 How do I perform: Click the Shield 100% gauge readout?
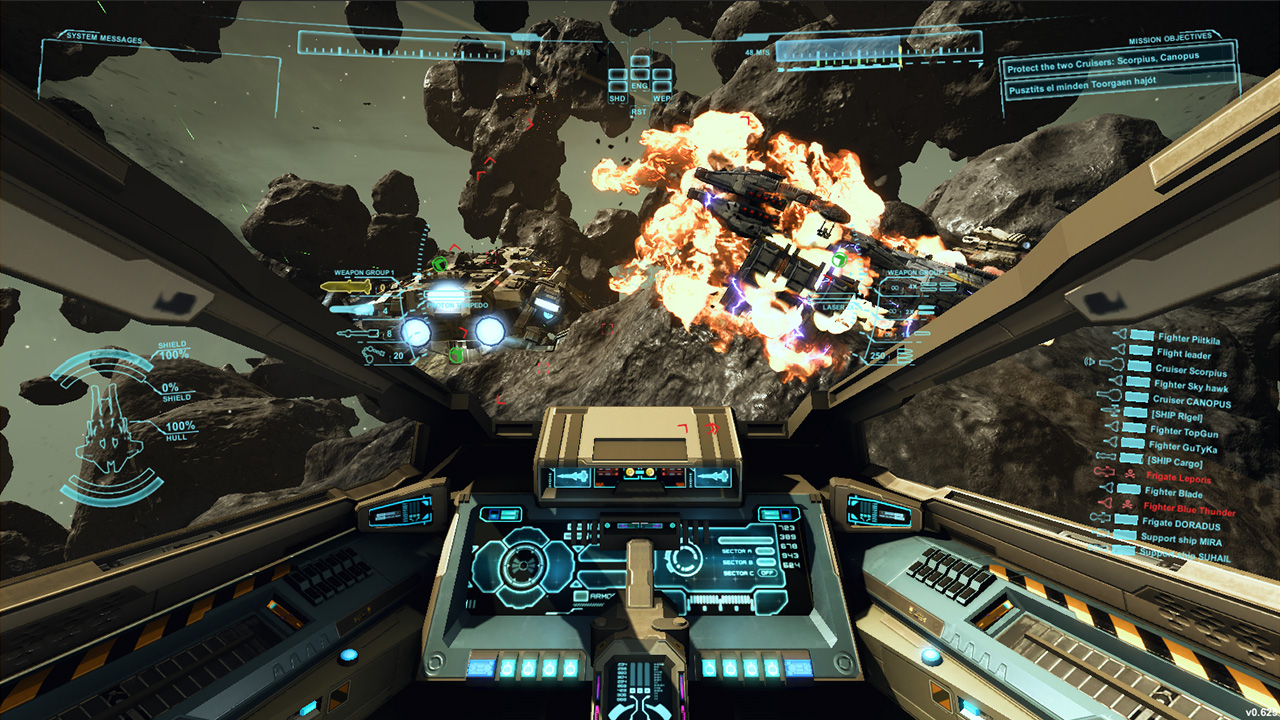coord(172,349)
